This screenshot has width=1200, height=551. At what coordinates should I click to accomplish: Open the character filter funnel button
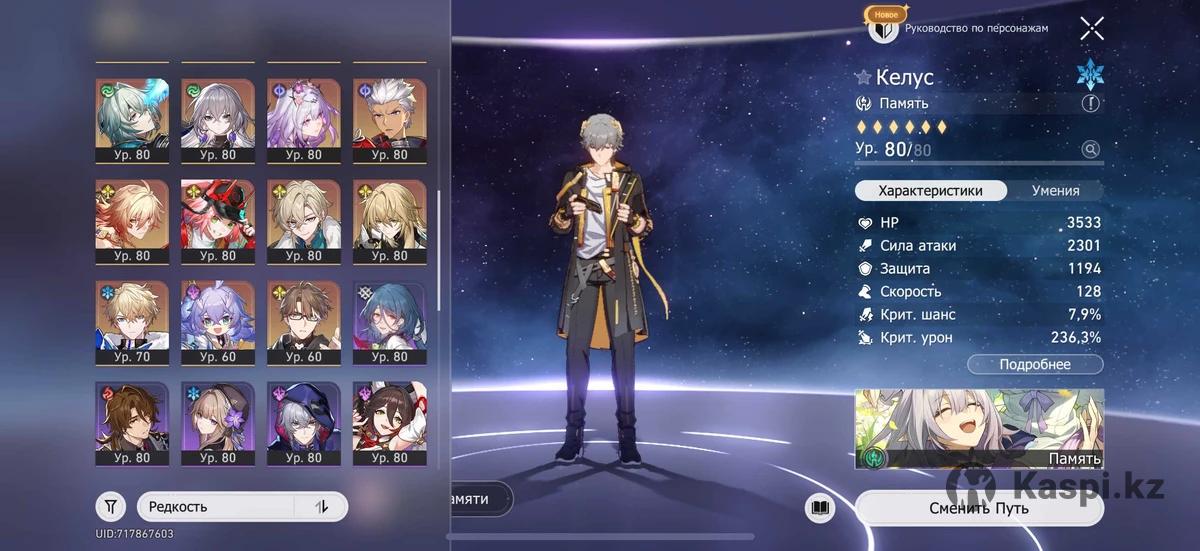click(110, 506)
